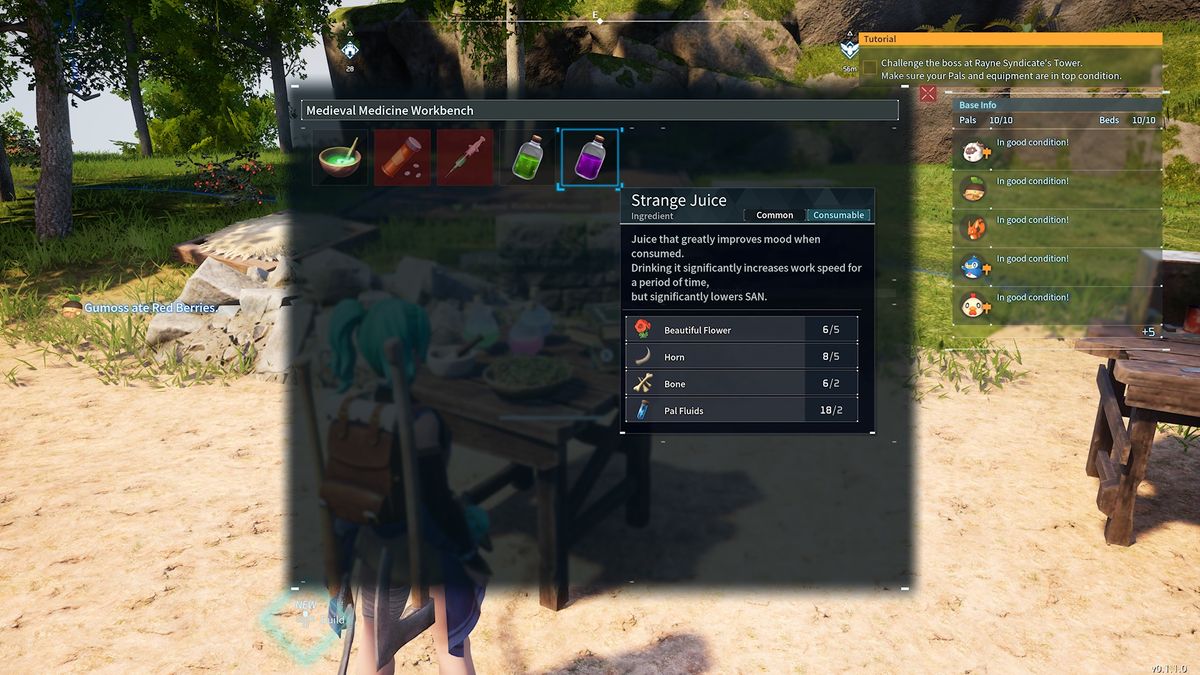Viewport: 1200px width, 675px height.
Task: Select the Bone ingredient row
Action: tap(741, 383)
